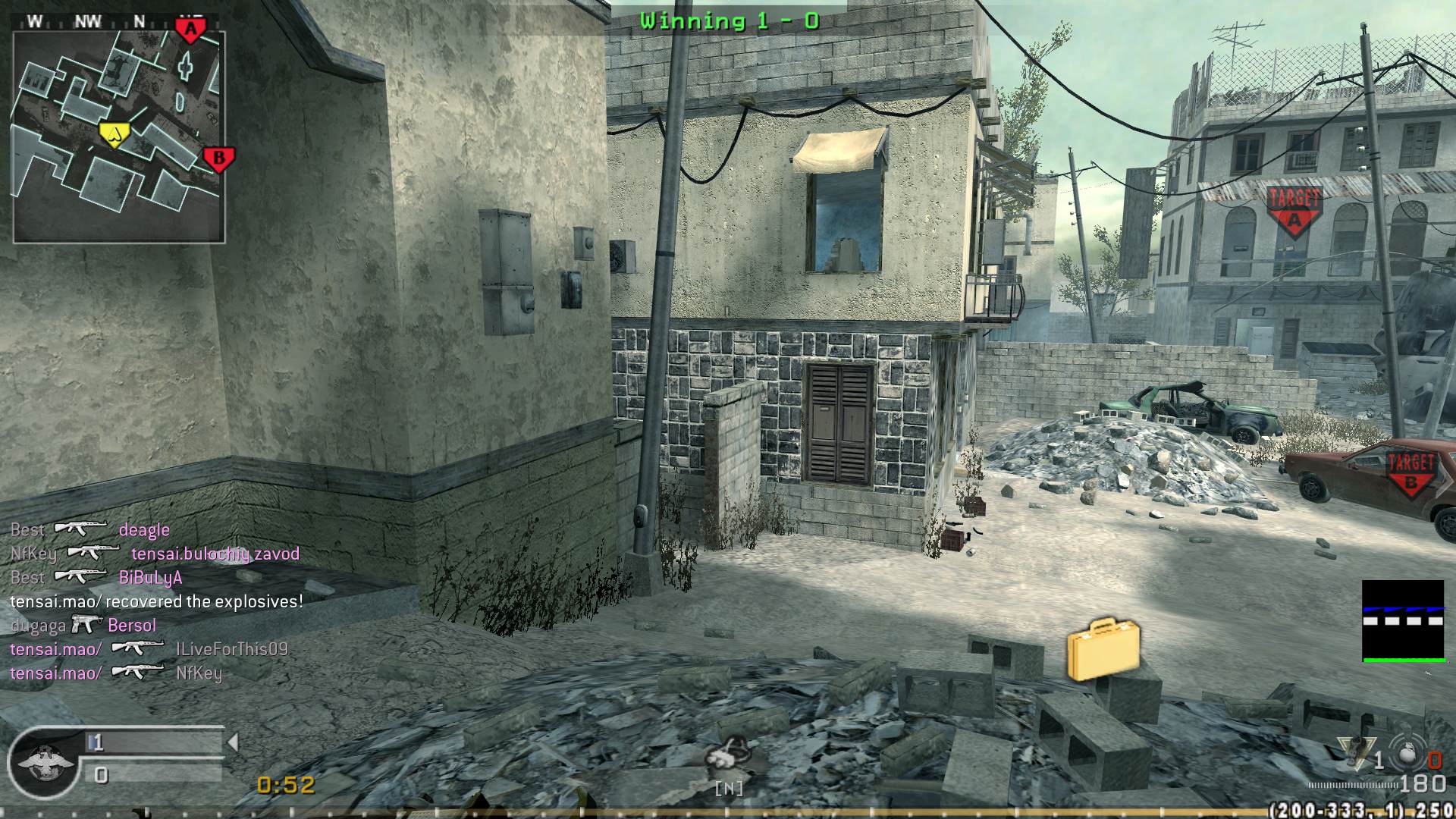This screenshot has width=1456, height=819.
Task: Select the Target A objective waypoint
Action: coord(1294,210)
